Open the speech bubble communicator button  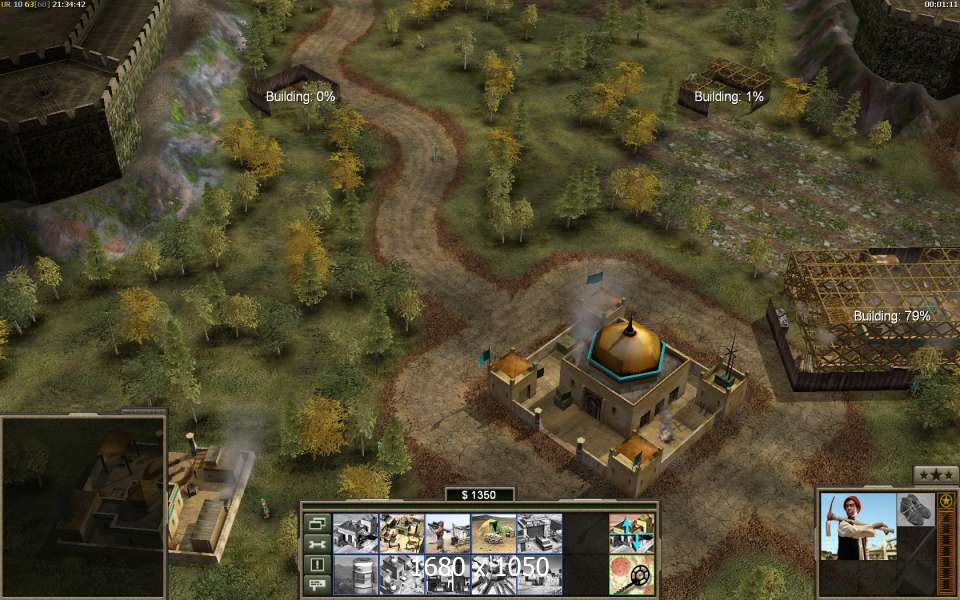317,585
